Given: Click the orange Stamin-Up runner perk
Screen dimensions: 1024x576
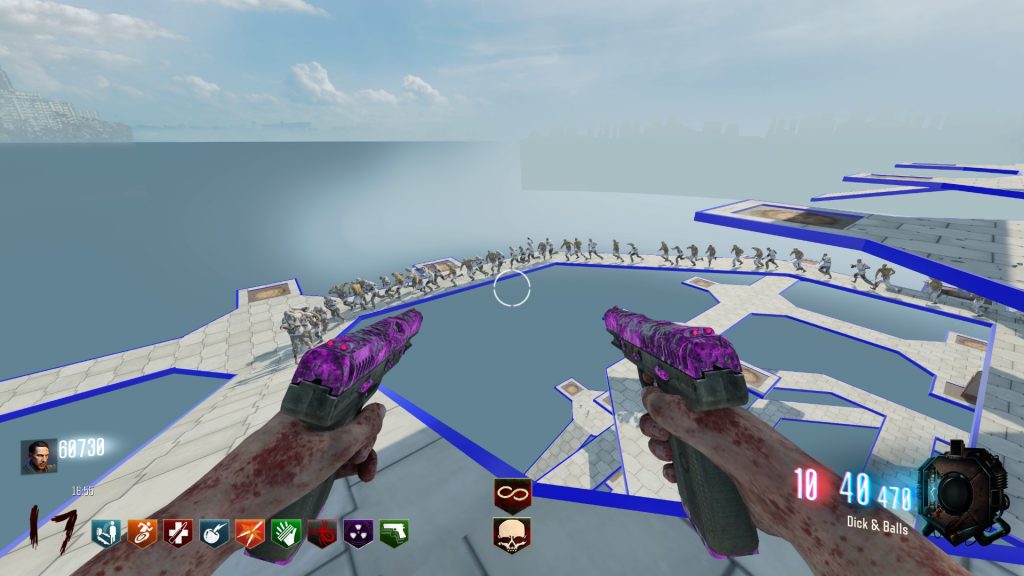Looking at the screenshot, I should pos(142,533).
